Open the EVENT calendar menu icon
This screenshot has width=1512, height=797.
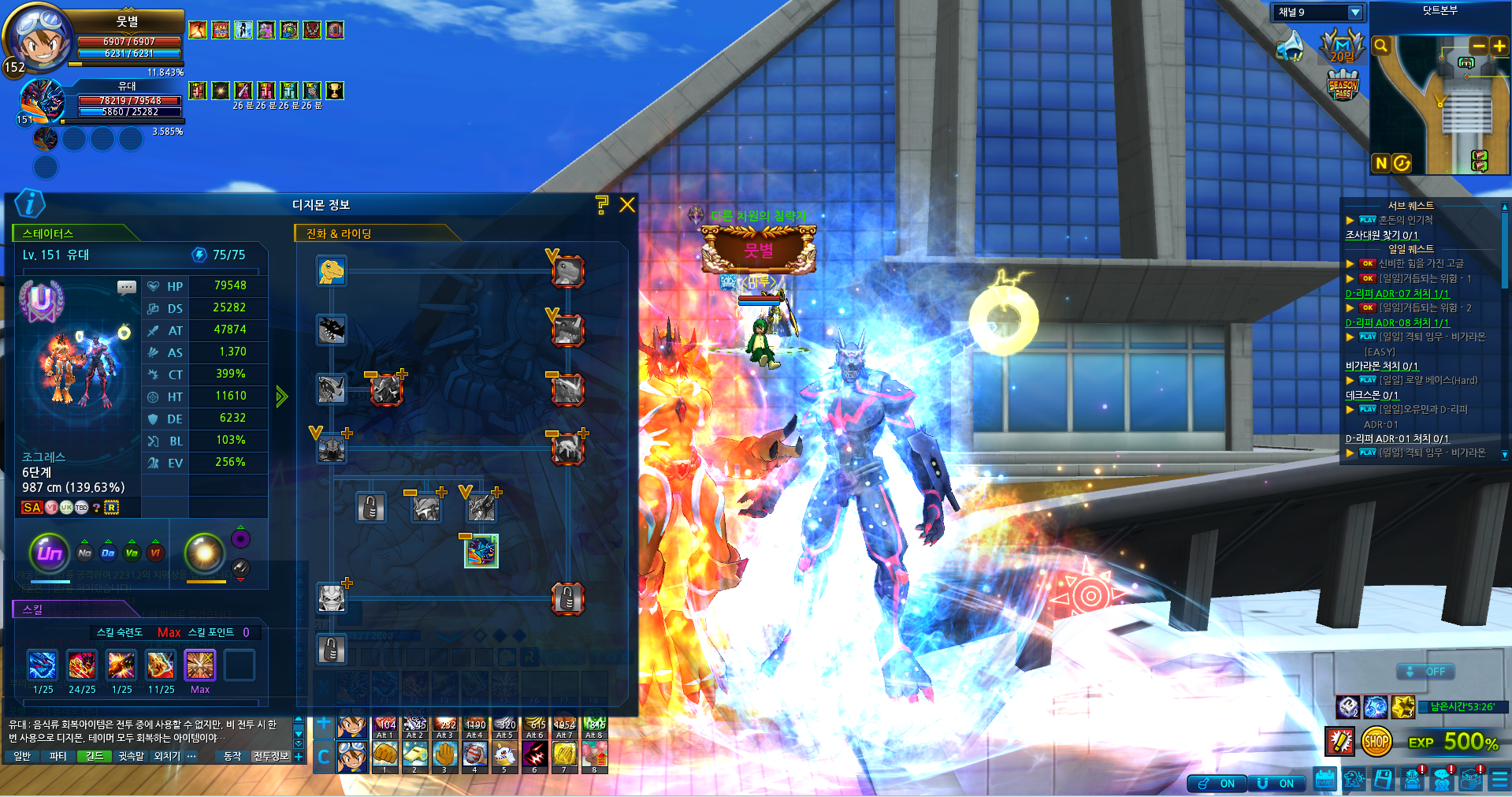click(1325, 780)
